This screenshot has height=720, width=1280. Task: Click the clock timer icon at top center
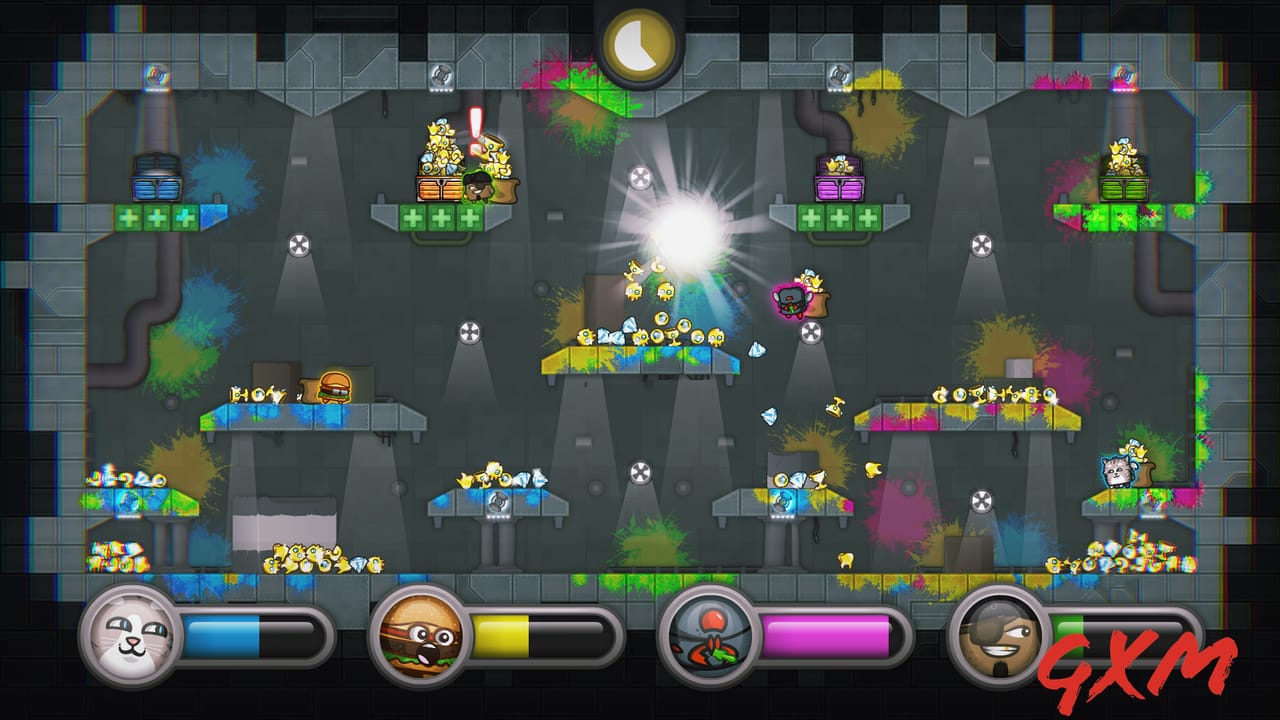pyautogui.click(x=640, y=42)
